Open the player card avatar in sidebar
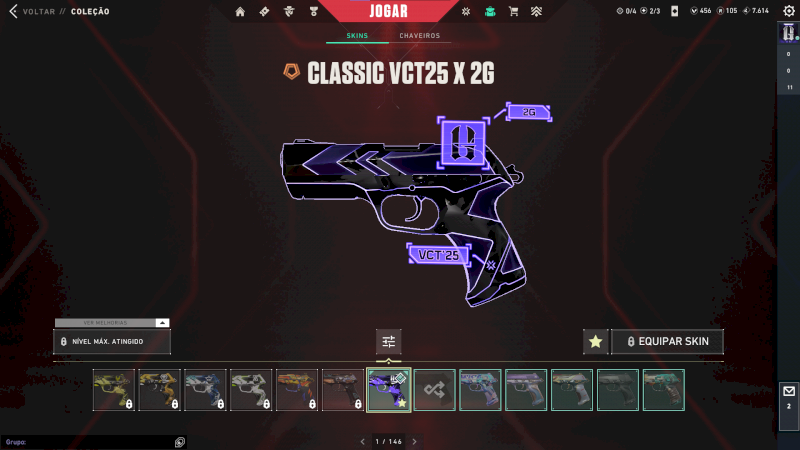Screen dimensions: 800x450 (x=787, y=33)
